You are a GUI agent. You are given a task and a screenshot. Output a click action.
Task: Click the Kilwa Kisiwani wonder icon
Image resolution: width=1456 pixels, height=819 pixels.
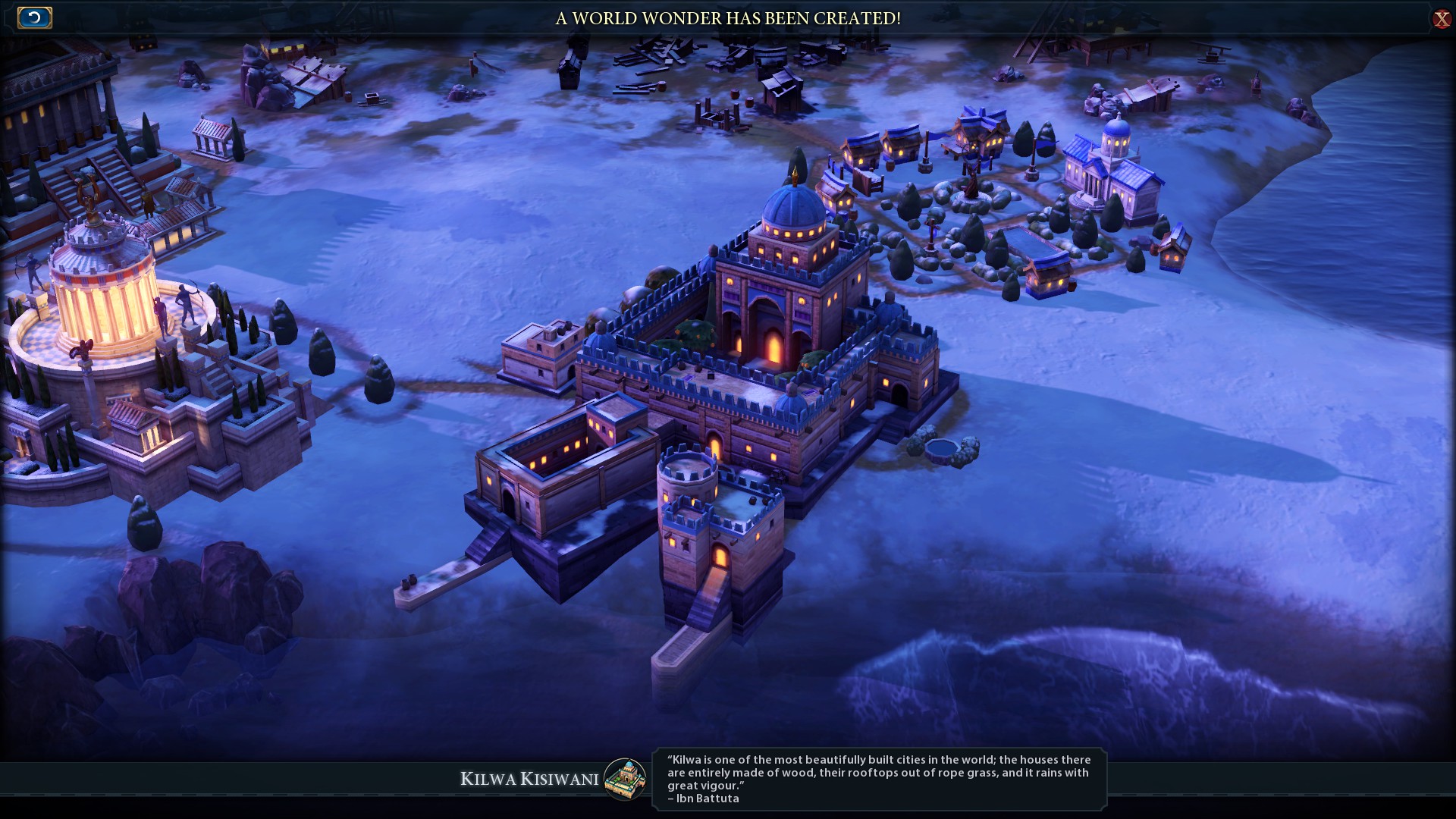coord(625,779)
